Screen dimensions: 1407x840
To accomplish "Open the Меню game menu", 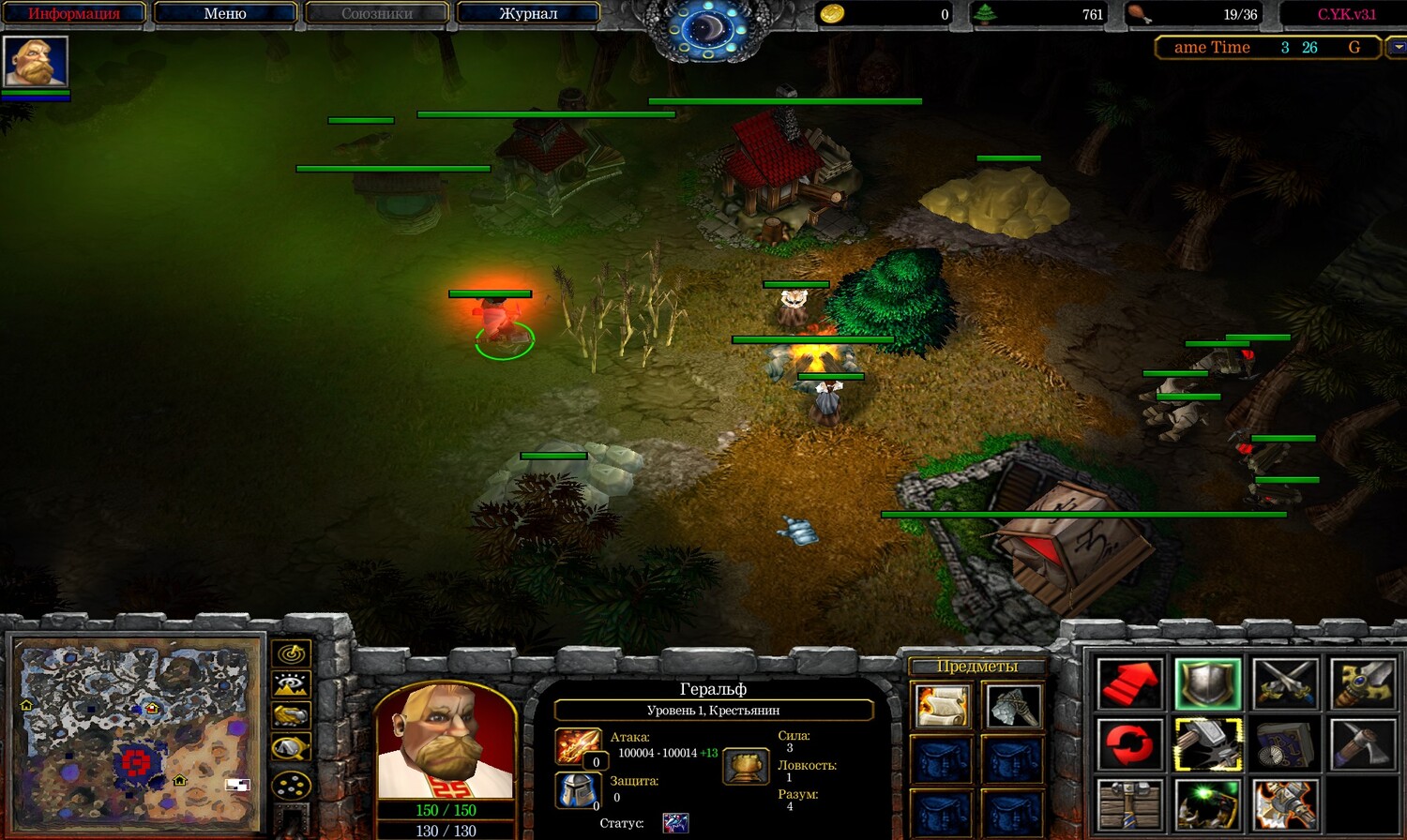I will [225, 14].
